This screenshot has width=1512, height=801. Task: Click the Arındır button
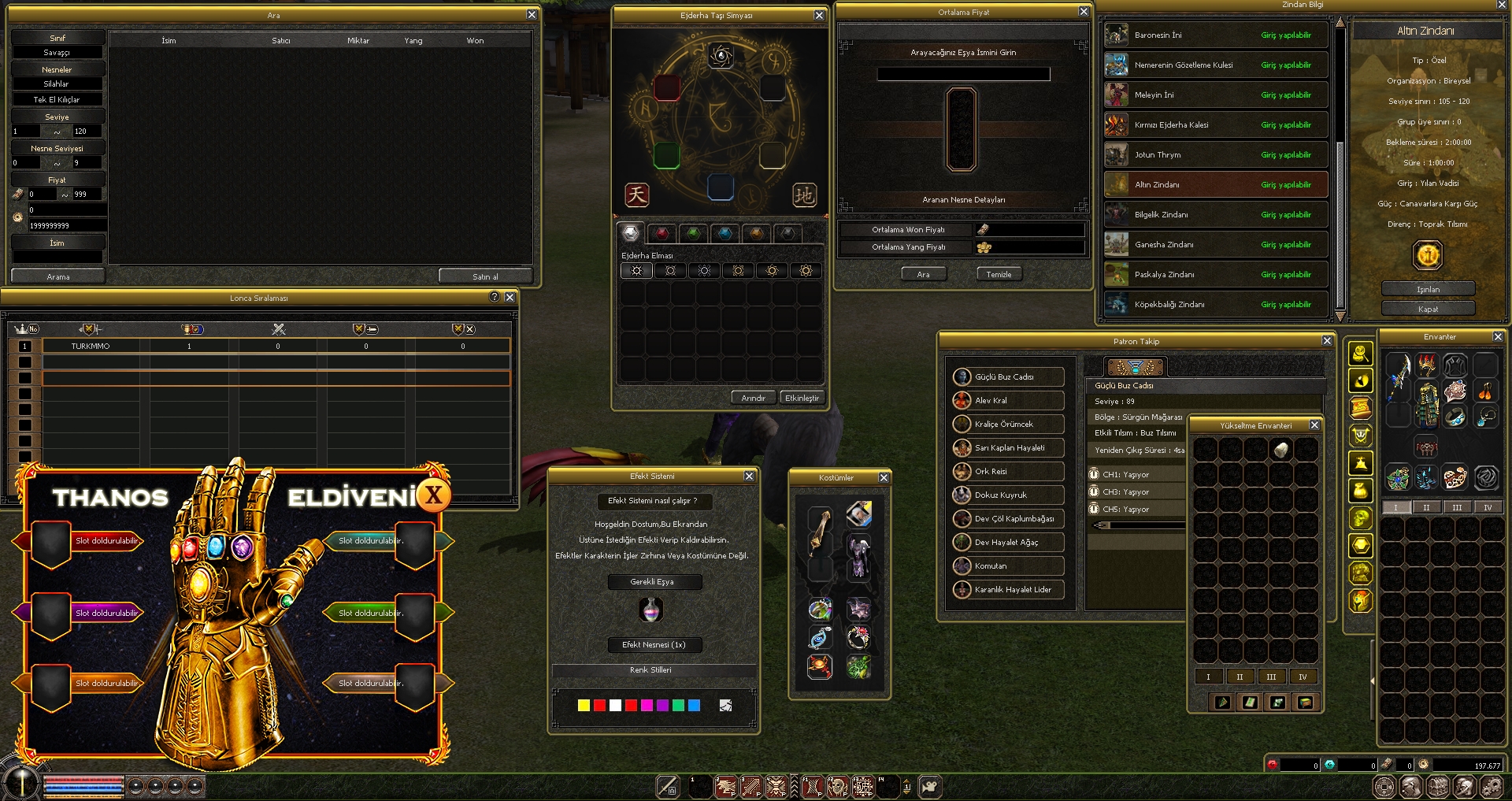click(x=753, y=398)
